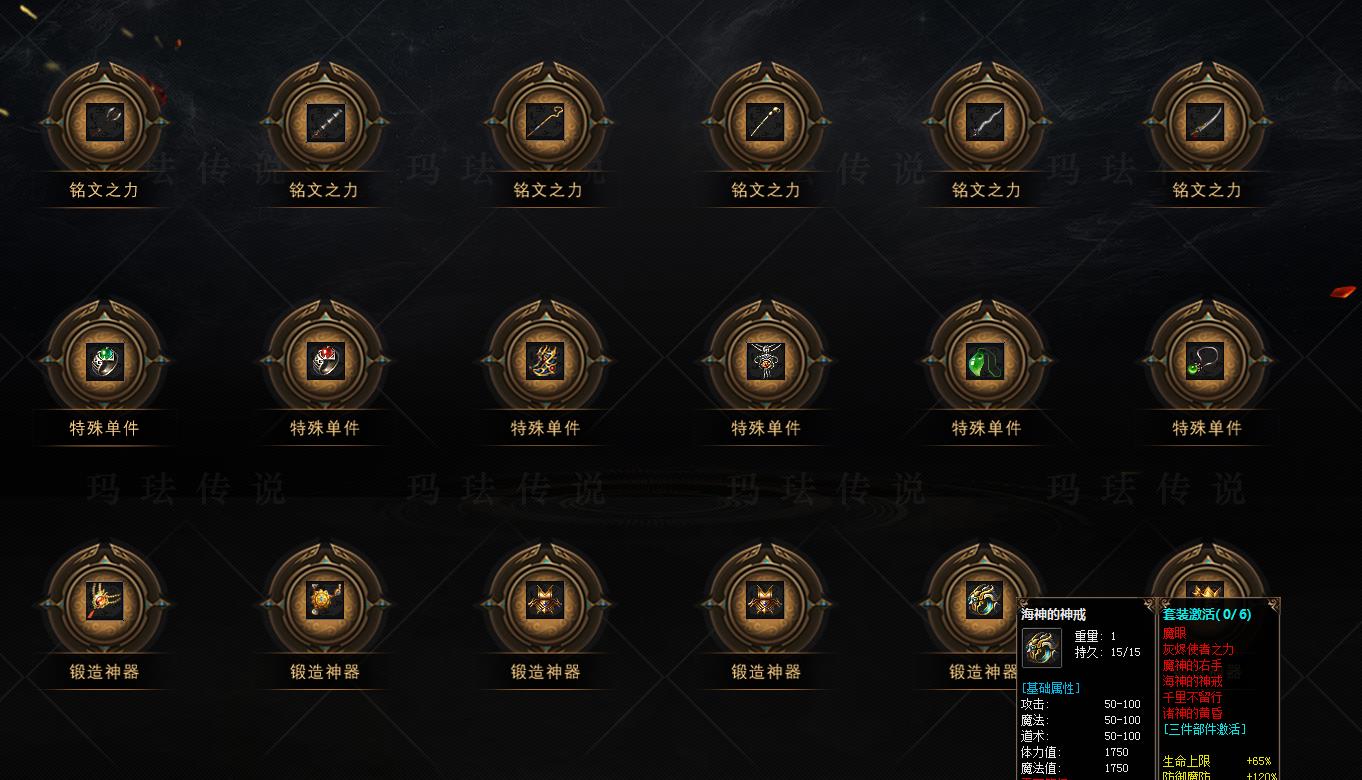Click the 海神的神戒 item thumbnail in tooltip
The height and width of the screenshot is (780, 1362).
coord(1040,647)
